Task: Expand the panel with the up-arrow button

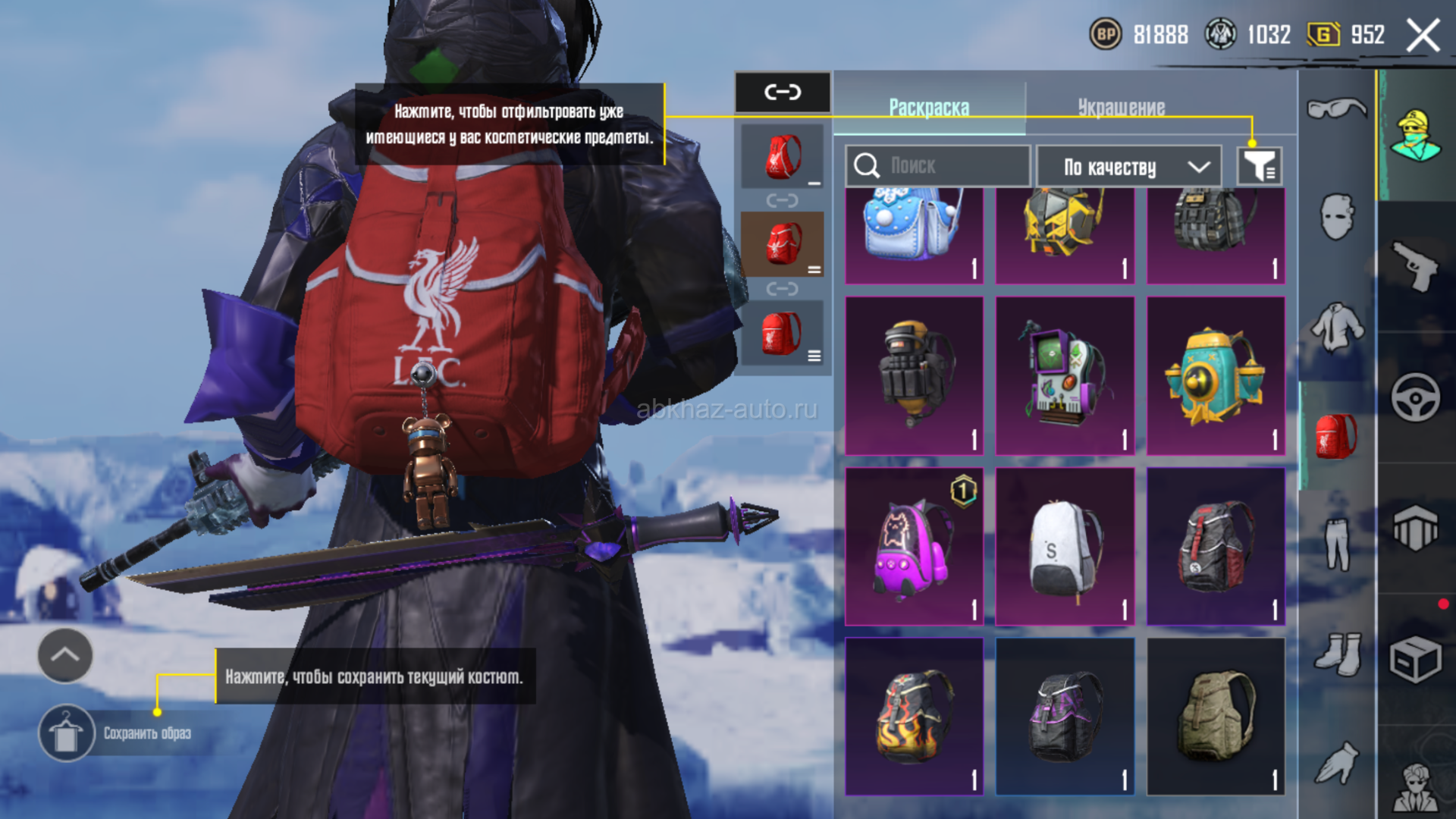Action: click(x=65, y=655)
